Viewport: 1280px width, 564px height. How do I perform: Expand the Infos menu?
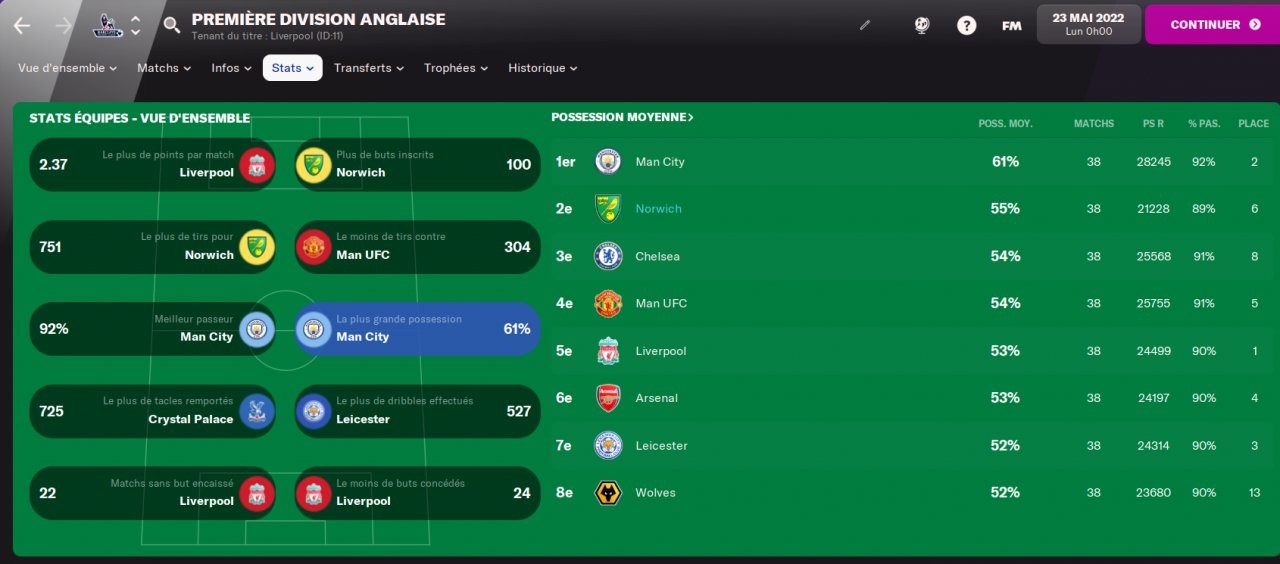coord(232,68)
